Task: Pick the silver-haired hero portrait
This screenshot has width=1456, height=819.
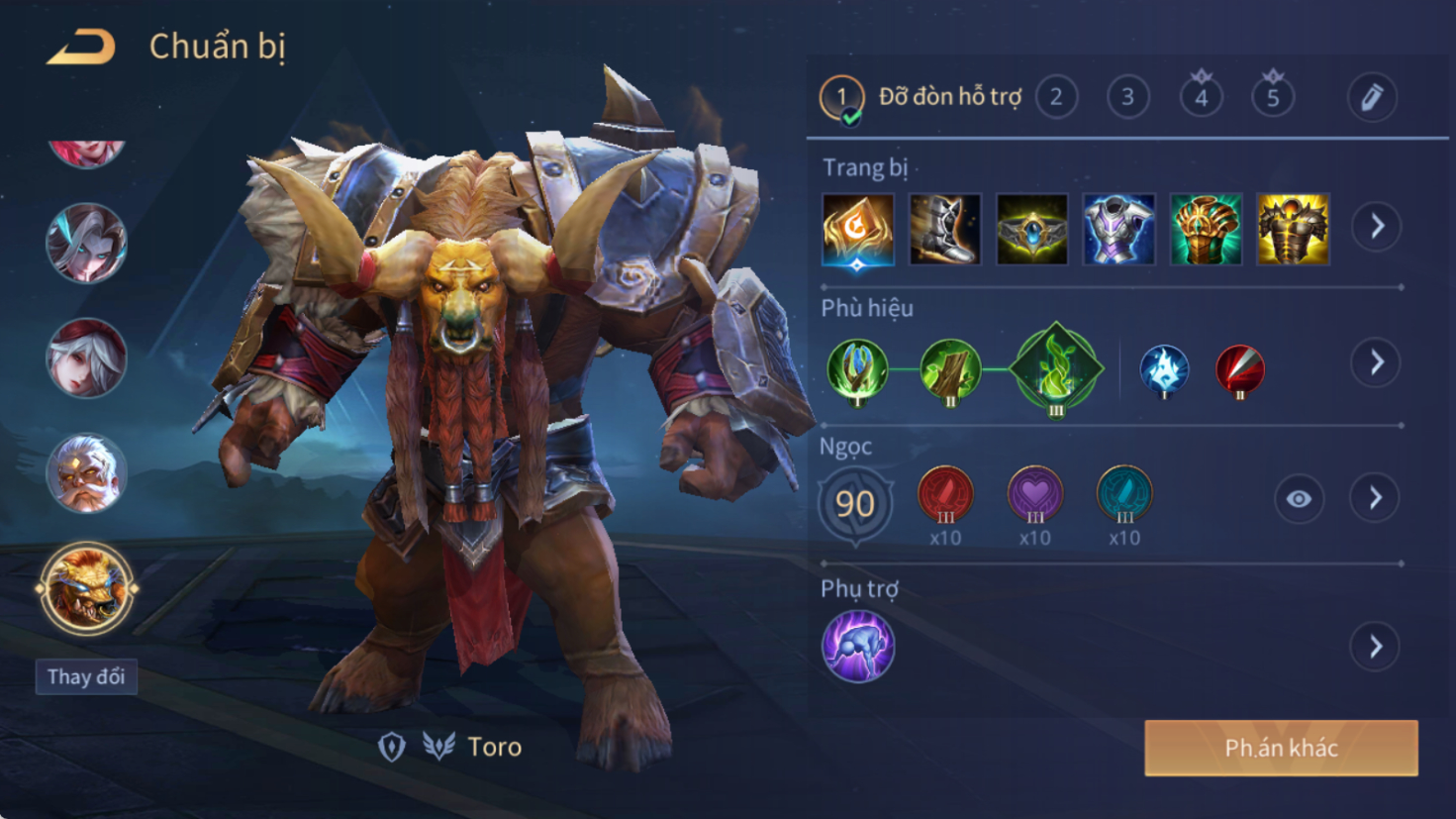Action: [x=86, y=244]
